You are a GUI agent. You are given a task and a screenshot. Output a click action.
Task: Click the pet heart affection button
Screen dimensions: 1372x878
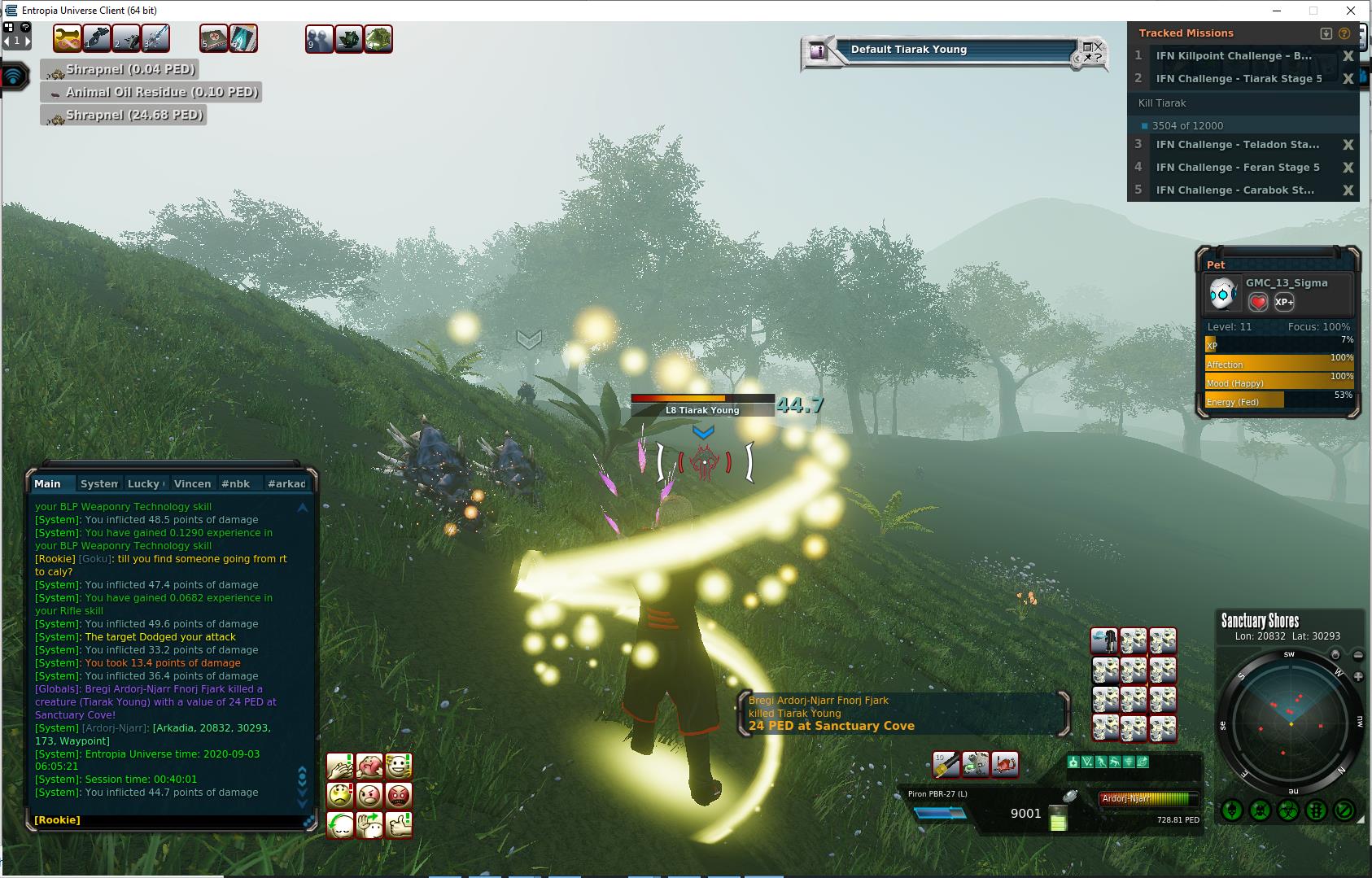click(1258, 302)
